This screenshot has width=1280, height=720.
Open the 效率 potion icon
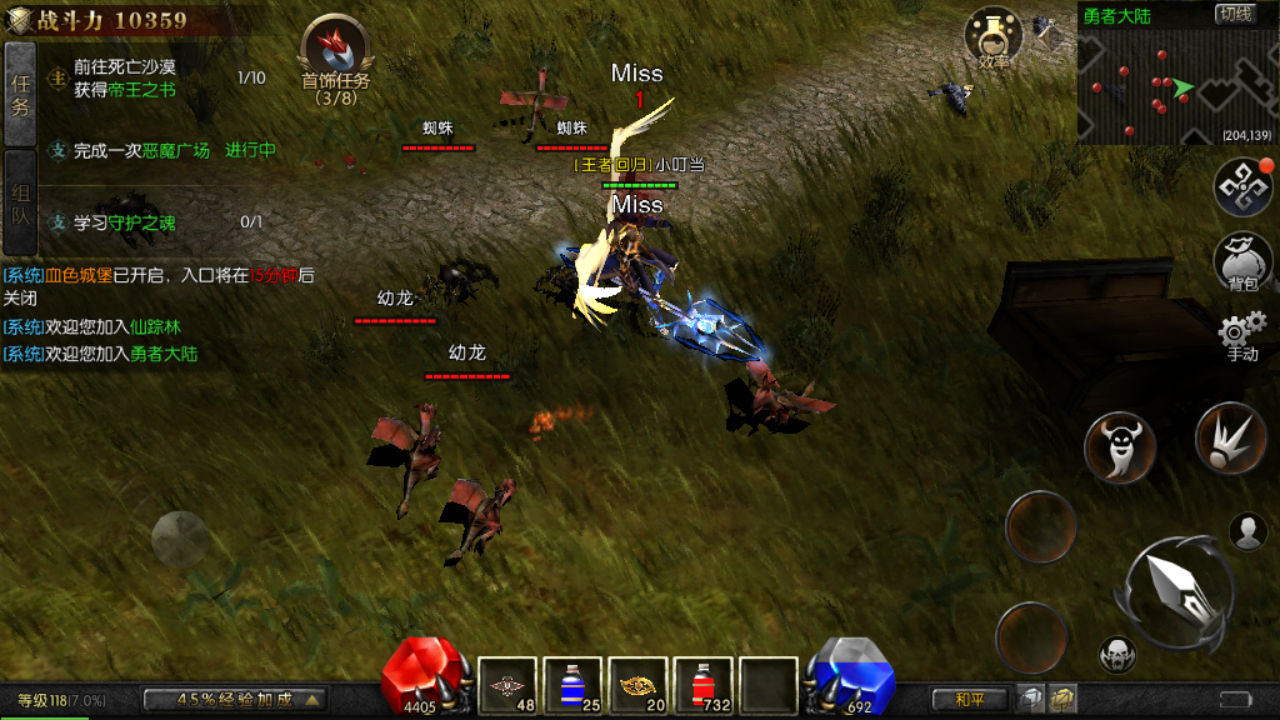click(993, 38)
